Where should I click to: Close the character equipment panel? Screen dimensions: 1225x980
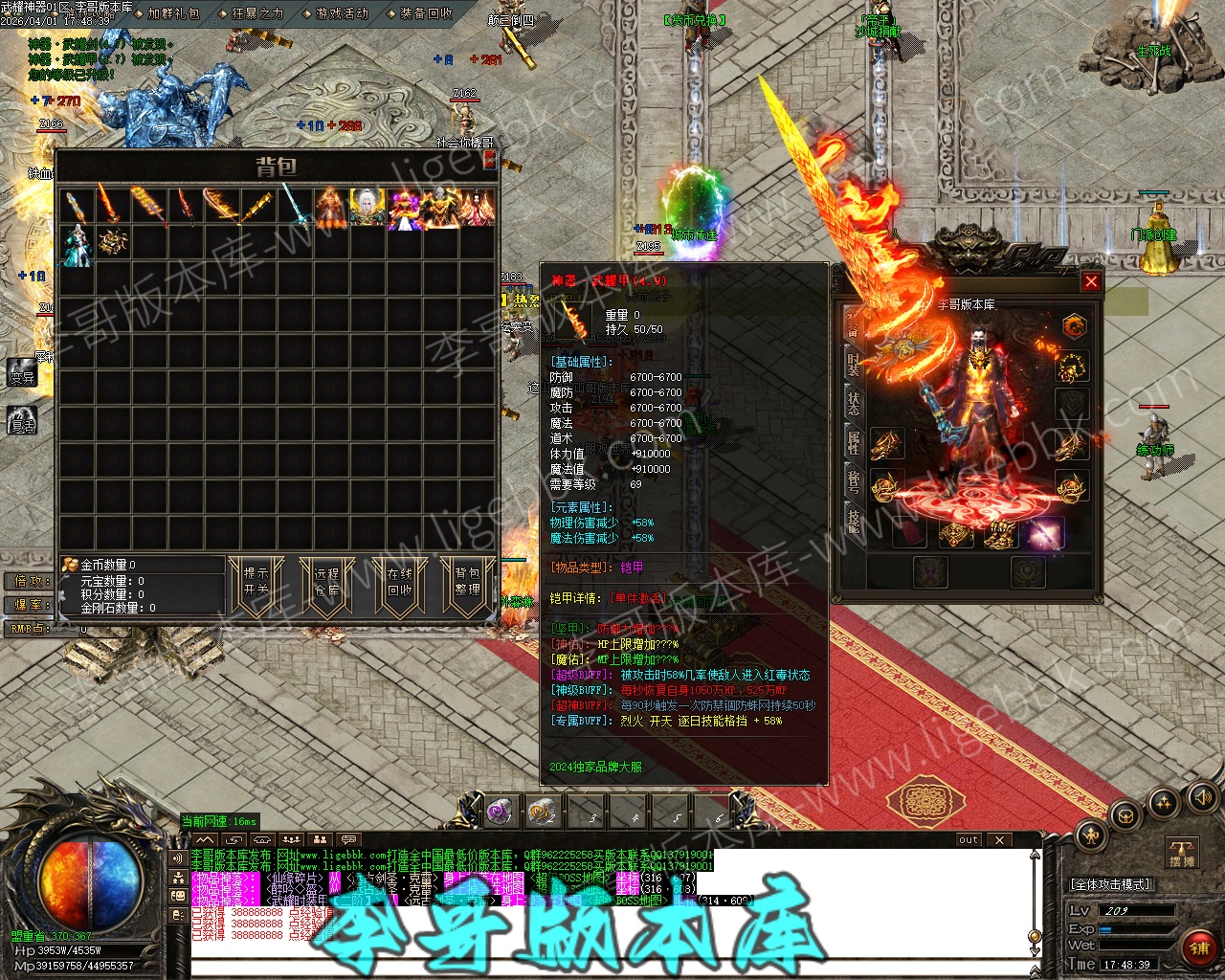1091,281
